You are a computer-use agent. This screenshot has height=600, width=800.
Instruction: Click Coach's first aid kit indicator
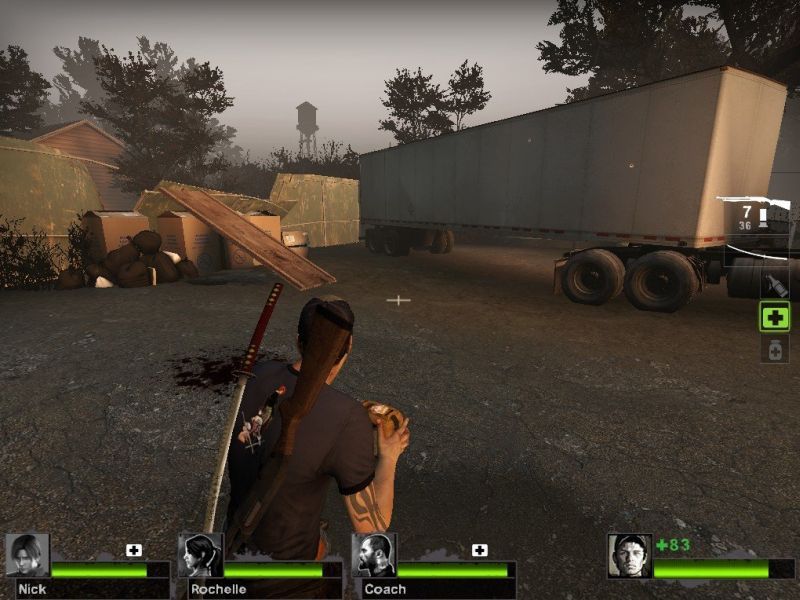point(480,550)
